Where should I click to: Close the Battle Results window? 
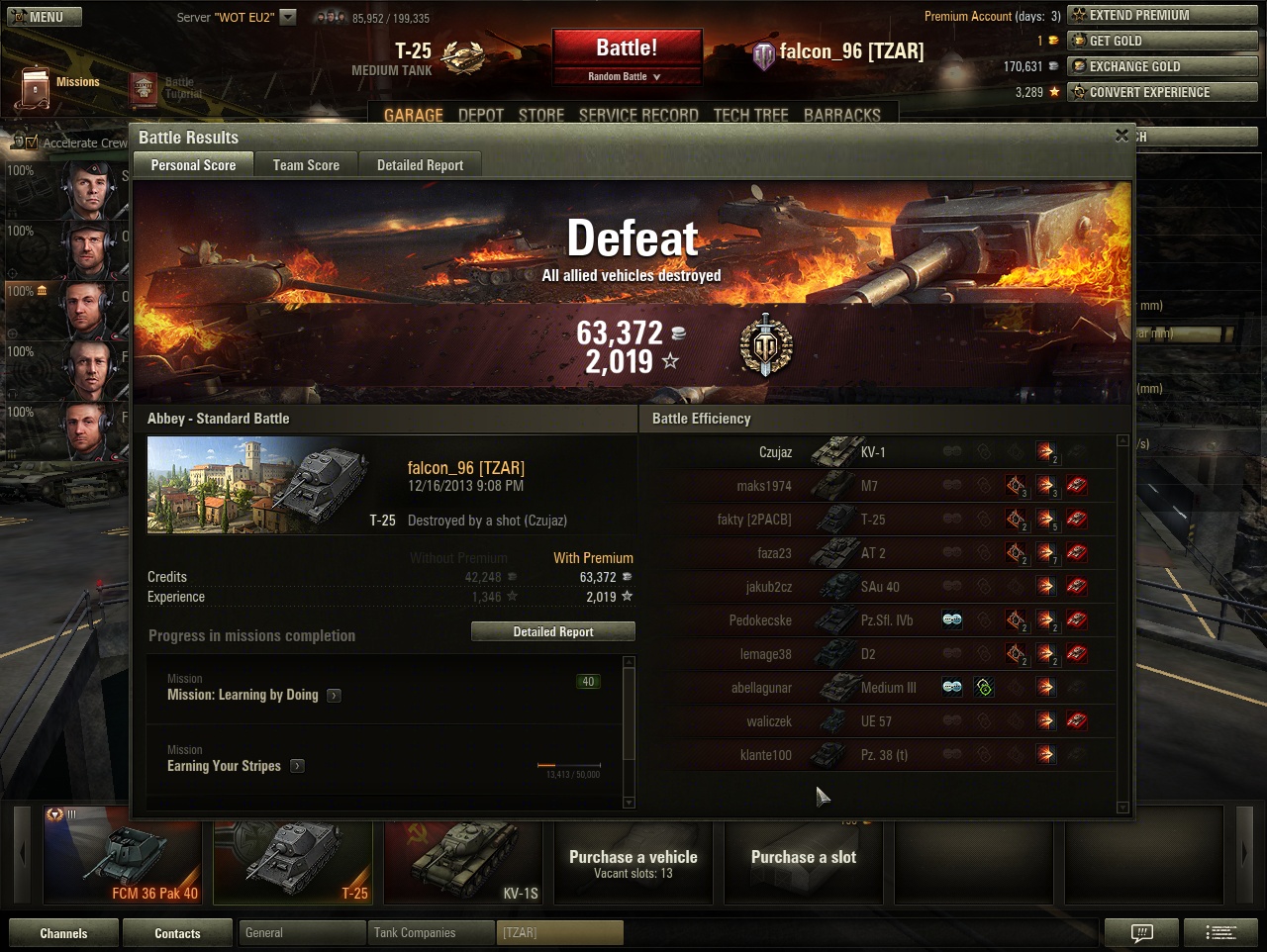tap(1121, 136)
